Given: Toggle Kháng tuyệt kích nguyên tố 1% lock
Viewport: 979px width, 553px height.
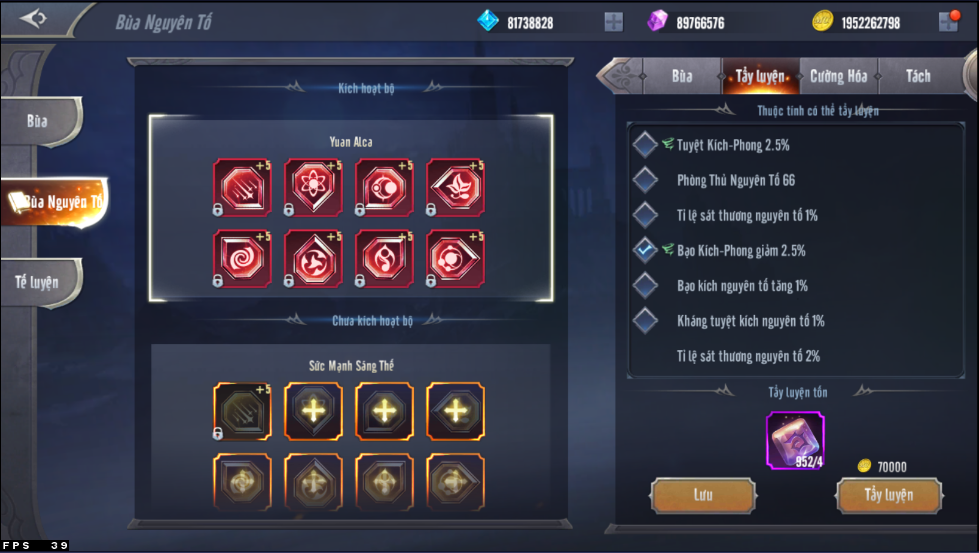Looking at the screenshot, I should pyautogui.click(x=646, y=320).
